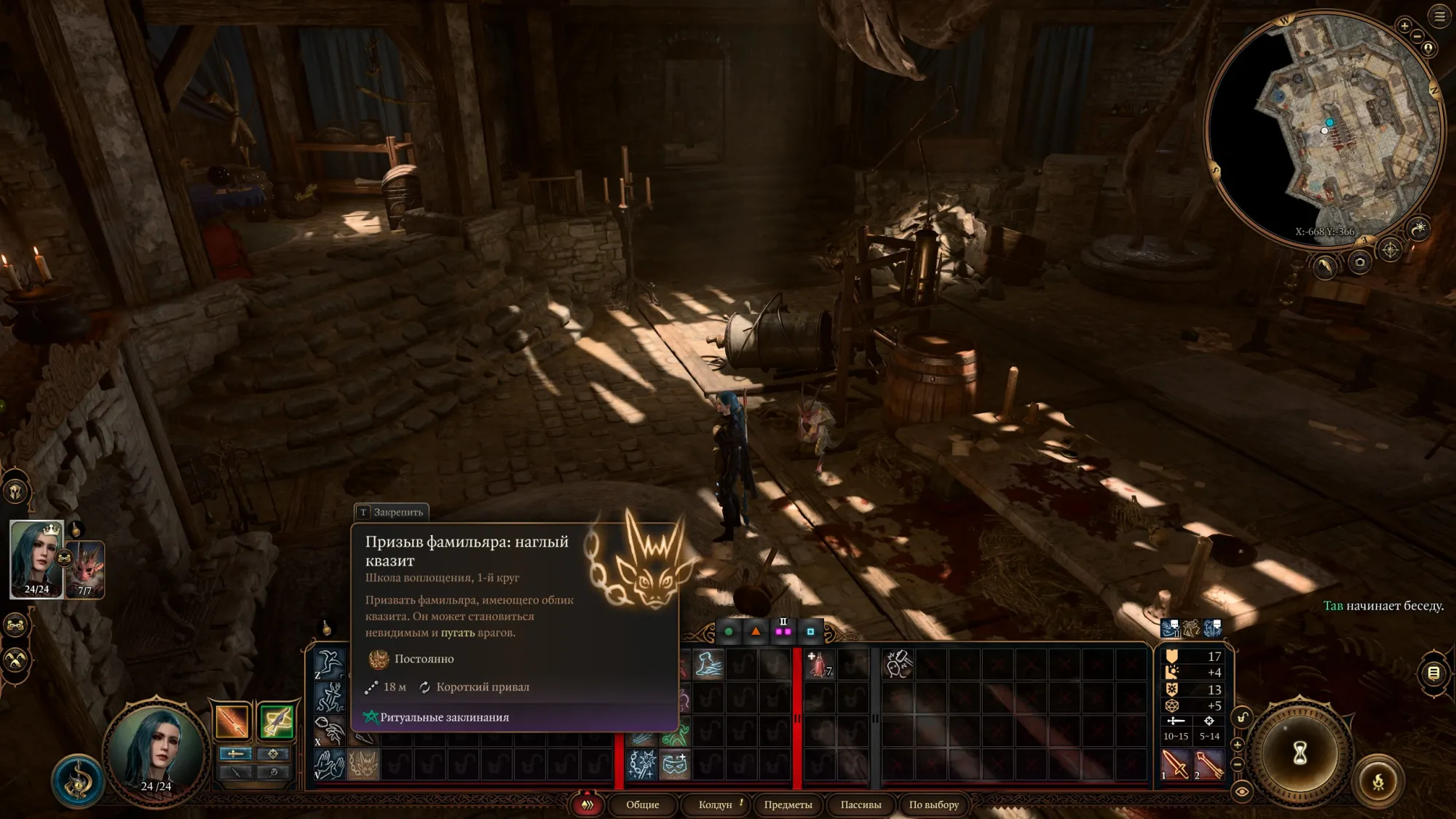Image resolution: width=1456 pixels, height=819 pixels.
Task: Open the Колдун hotbar tab
Action: [716, 804]
